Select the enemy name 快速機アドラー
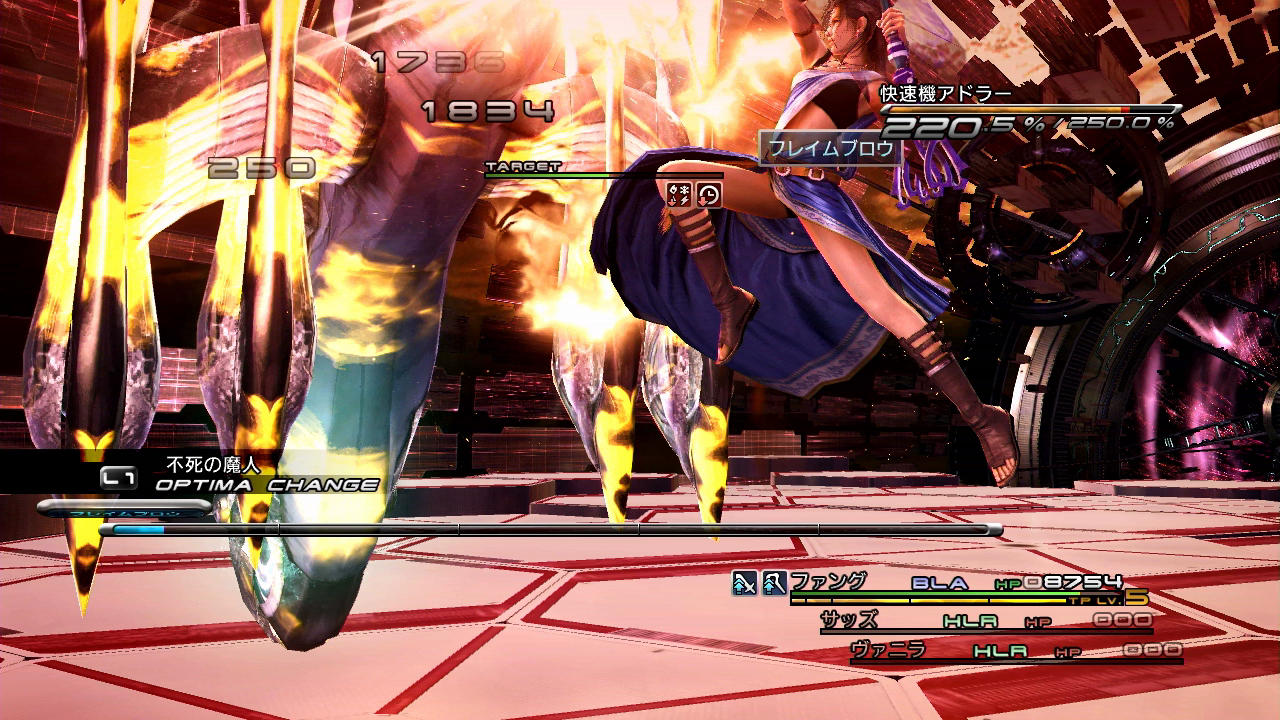Viewport: 1280px width, 720px height. 946,94
